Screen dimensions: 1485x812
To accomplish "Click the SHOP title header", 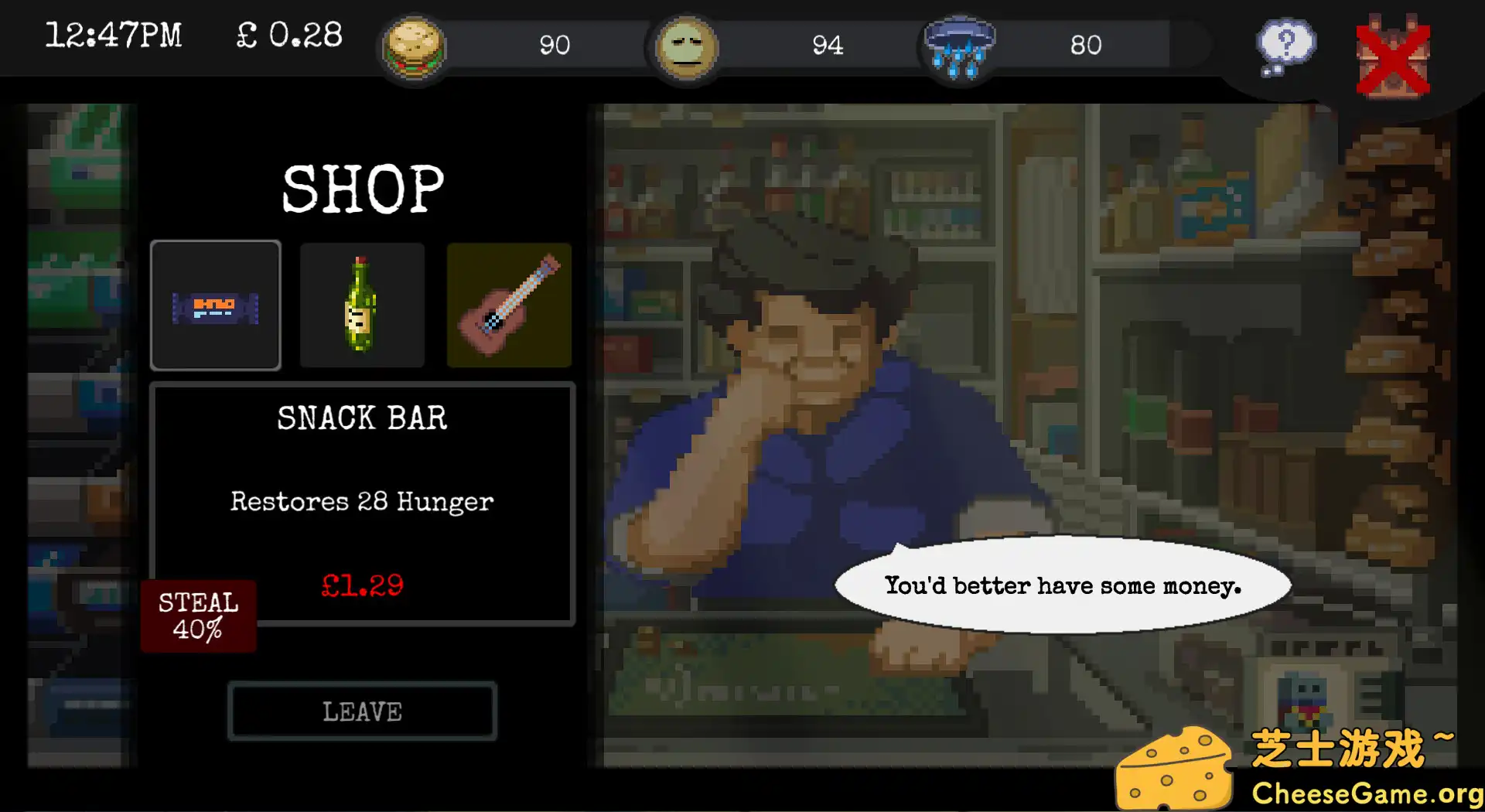I will point(362,186).
